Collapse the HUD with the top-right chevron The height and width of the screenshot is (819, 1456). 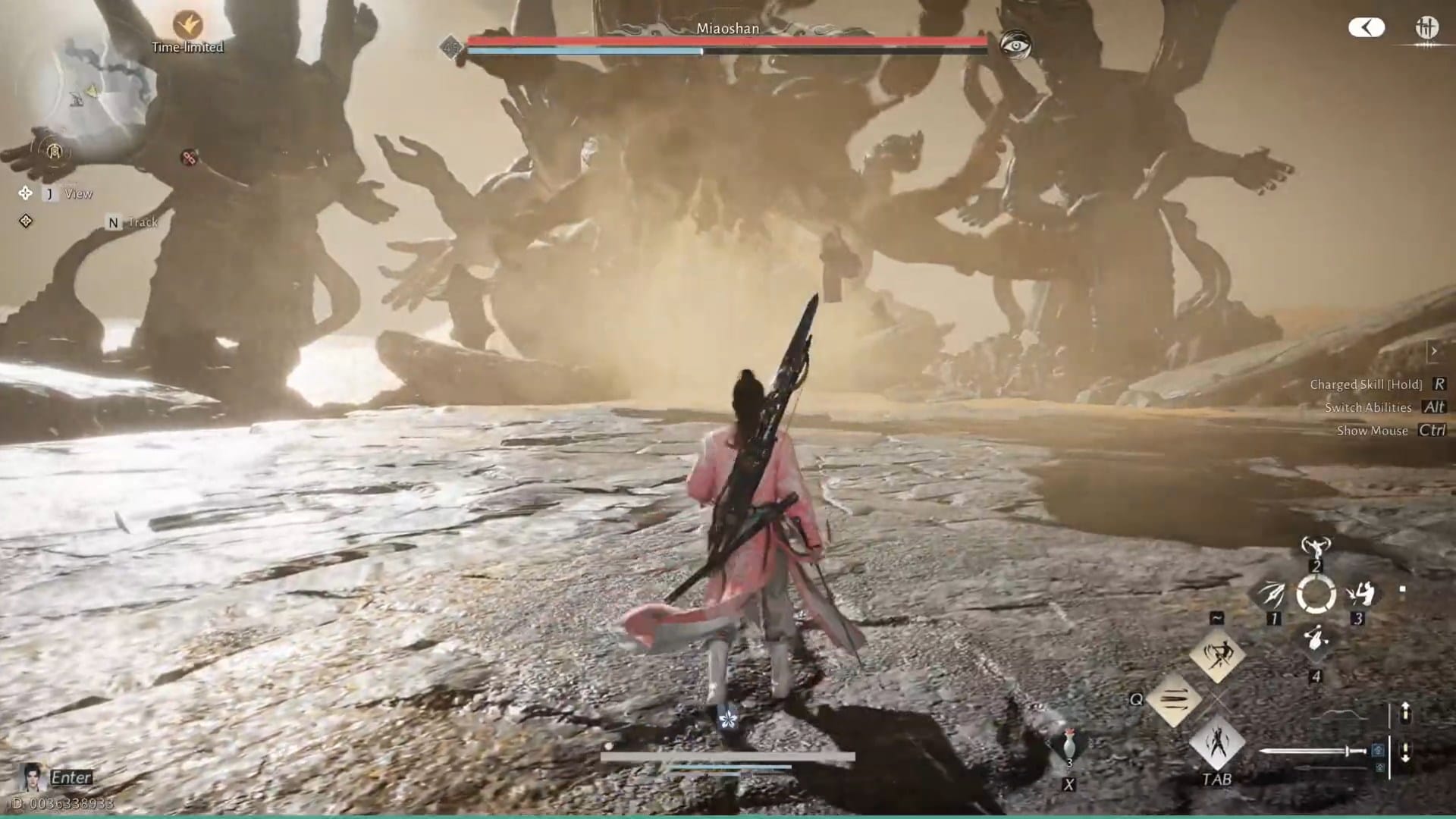point(1367,27)
